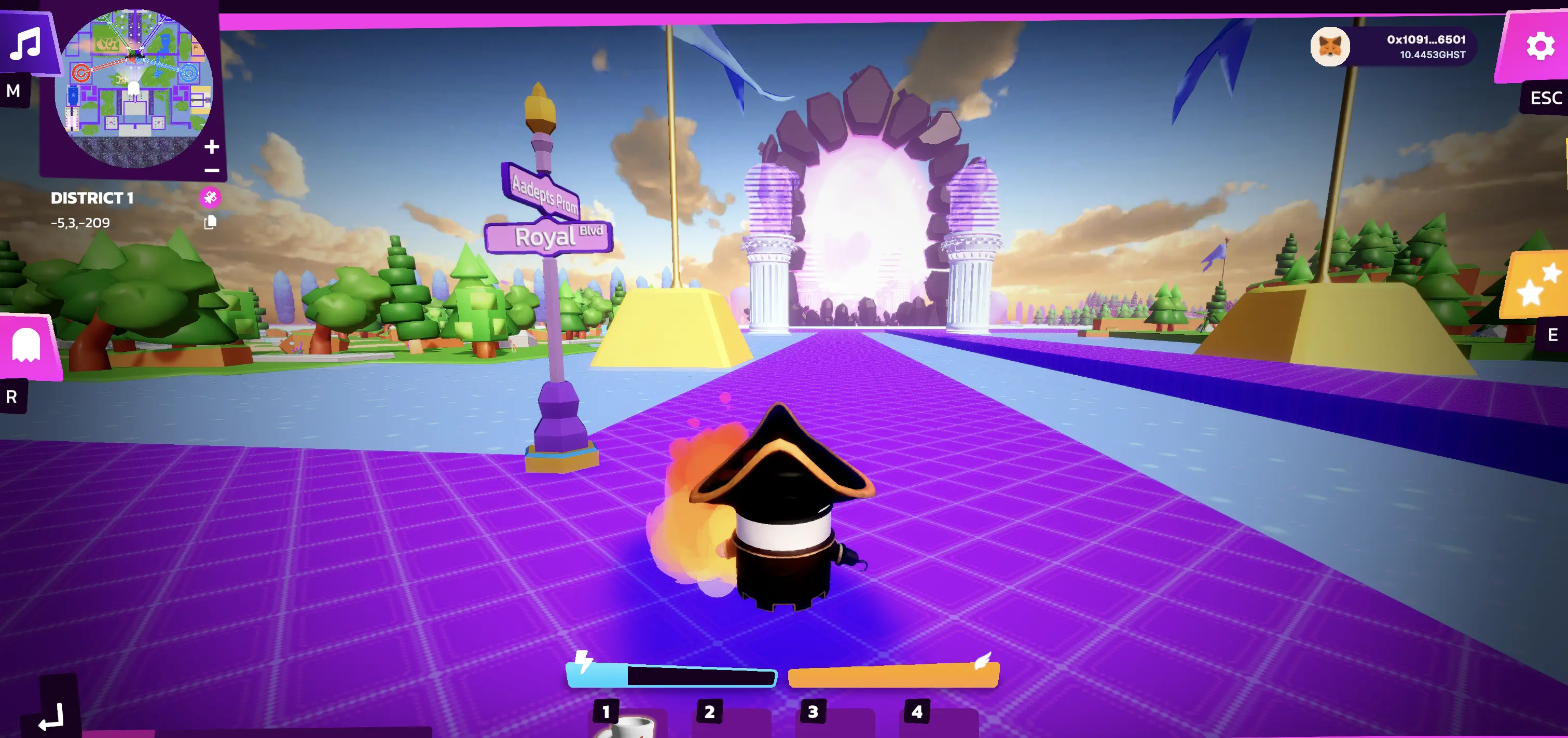Toggle the pink location pin near District 1
Screen dimensions: 1568x738
coord(211,197)
